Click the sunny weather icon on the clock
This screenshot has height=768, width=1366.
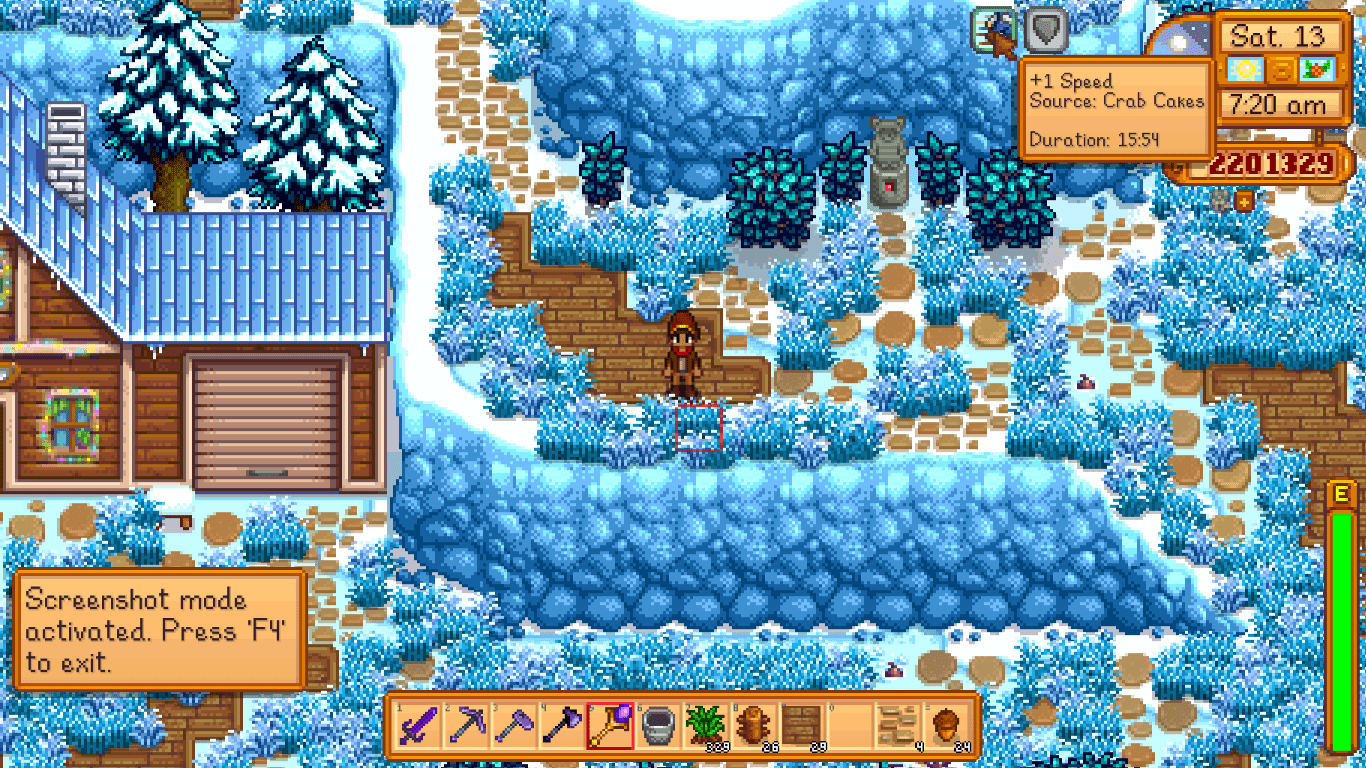[1247, 69]
